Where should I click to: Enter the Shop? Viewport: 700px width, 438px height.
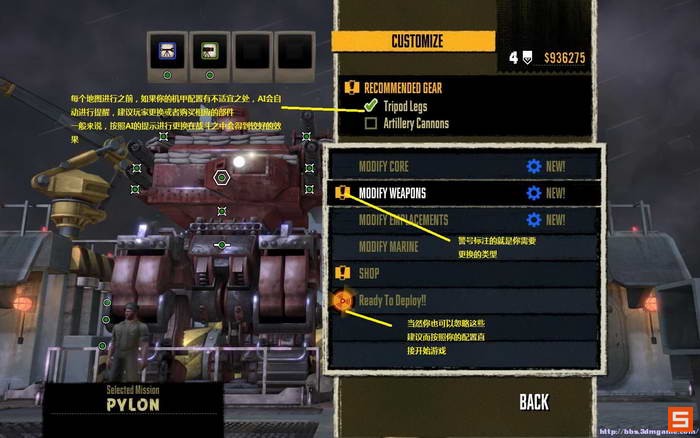368,273
